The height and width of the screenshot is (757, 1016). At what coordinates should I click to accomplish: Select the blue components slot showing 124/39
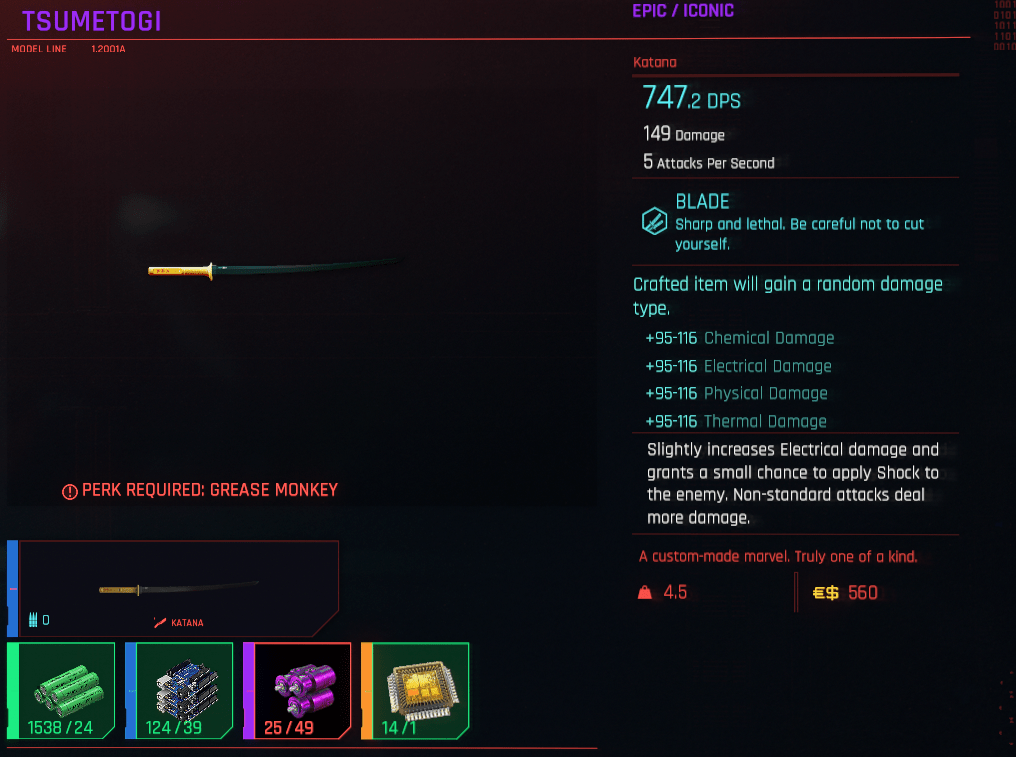tap(180, 691)
